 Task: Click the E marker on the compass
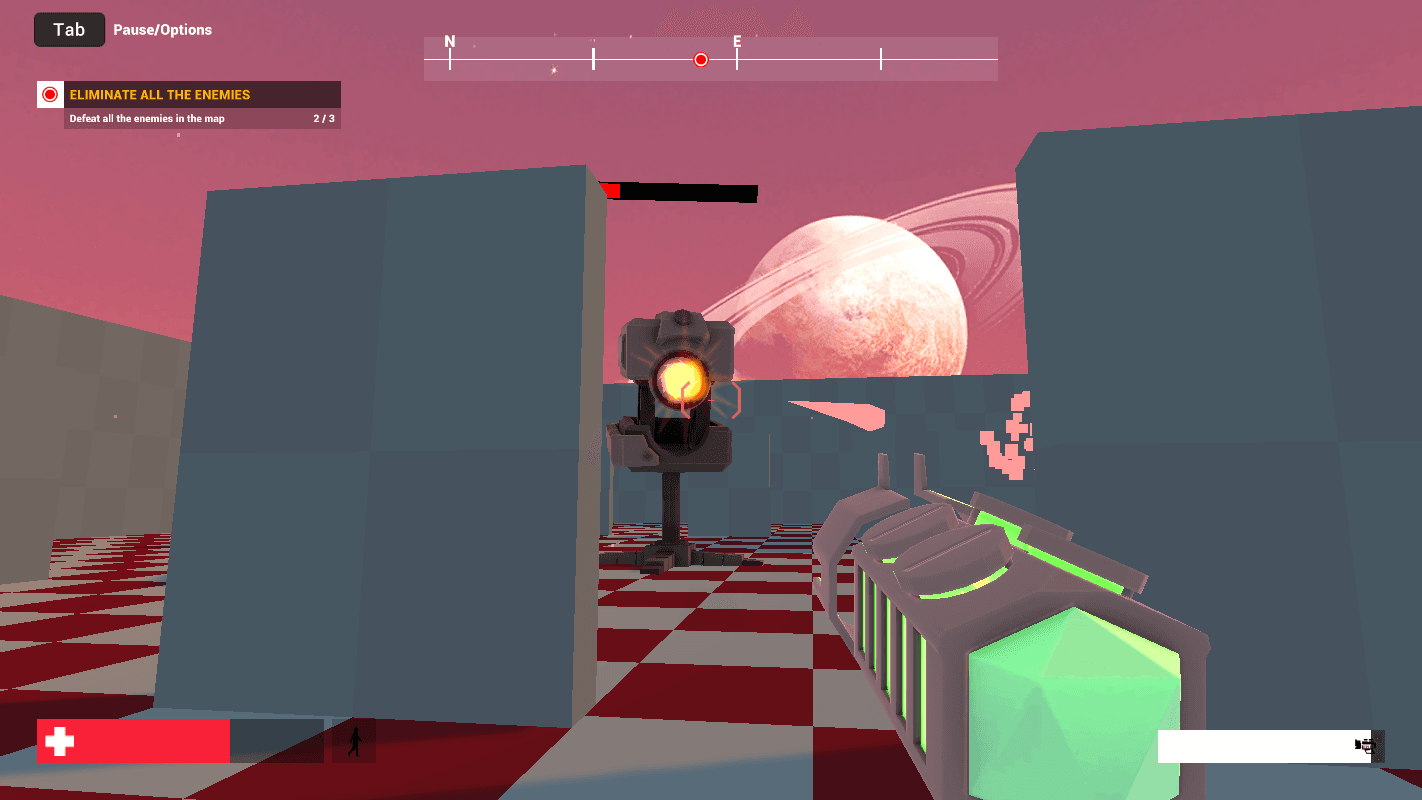[737, 42]
